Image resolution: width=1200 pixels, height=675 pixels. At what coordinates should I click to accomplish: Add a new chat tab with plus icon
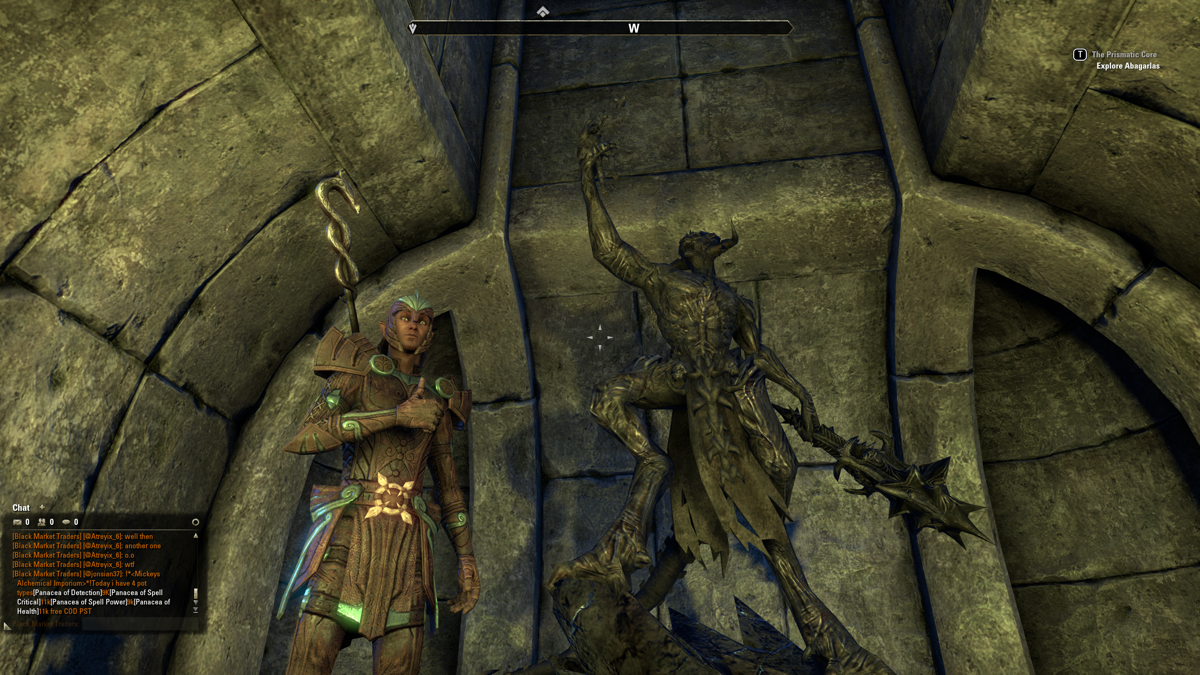pyautogui.click(x=42, y=508)
